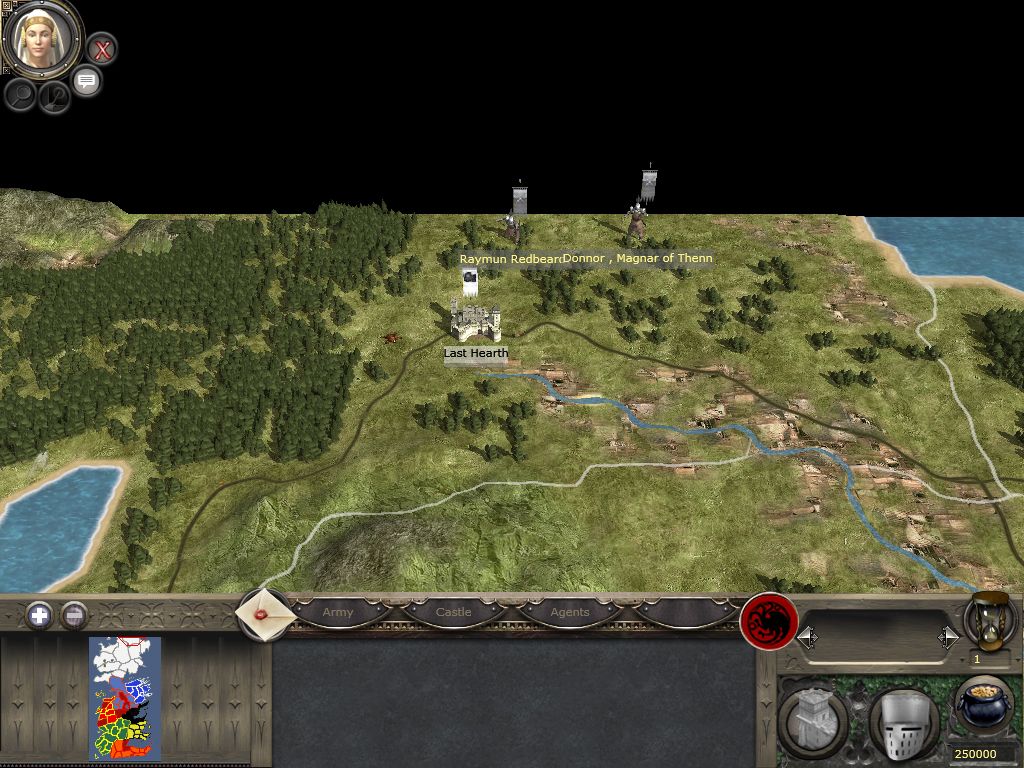This screenshot has height=768, width=1024.
Task: Dismiss the advisor with the red X
Action: coord(101,49)
